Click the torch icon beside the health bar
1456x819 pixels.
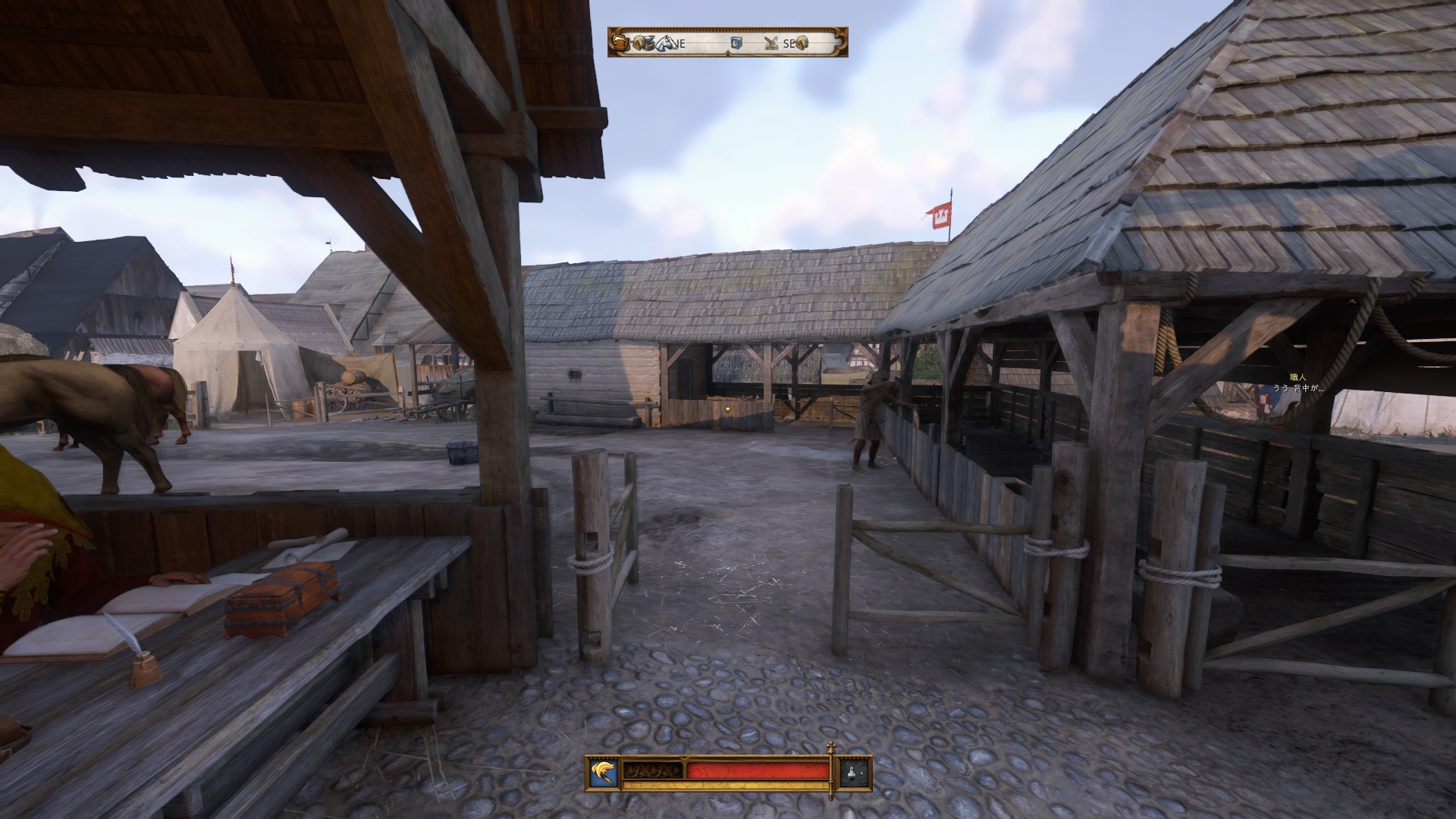(604, 773)
